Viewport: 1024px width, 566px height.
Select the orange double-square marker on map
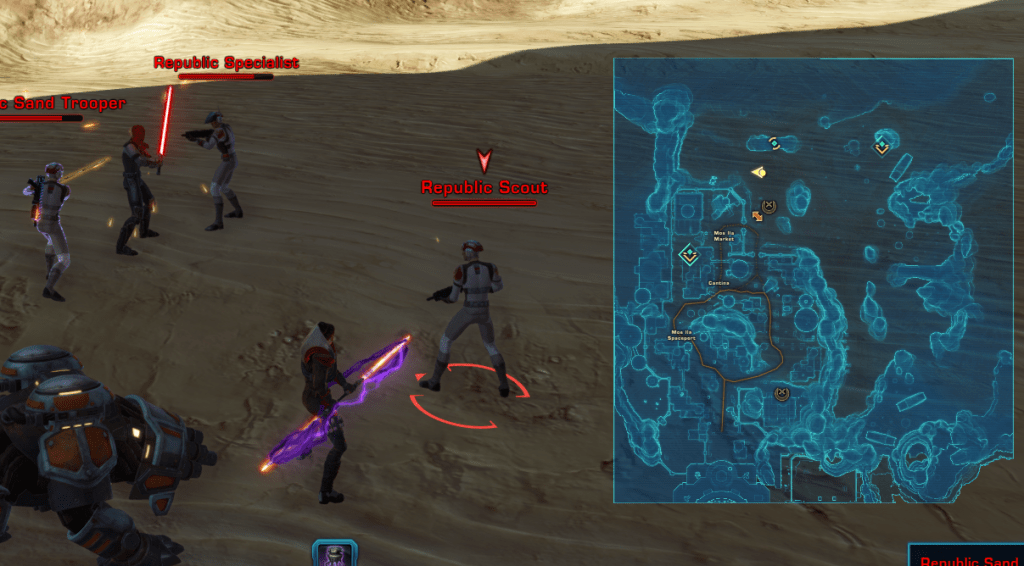point(758,215)
